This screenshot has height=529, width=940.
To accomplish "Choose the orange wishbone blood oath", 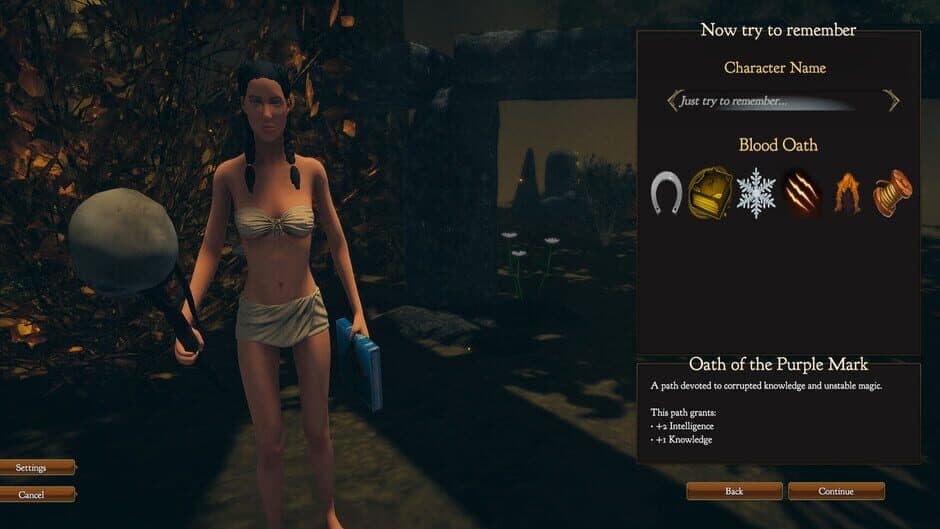I will point(848,192).
